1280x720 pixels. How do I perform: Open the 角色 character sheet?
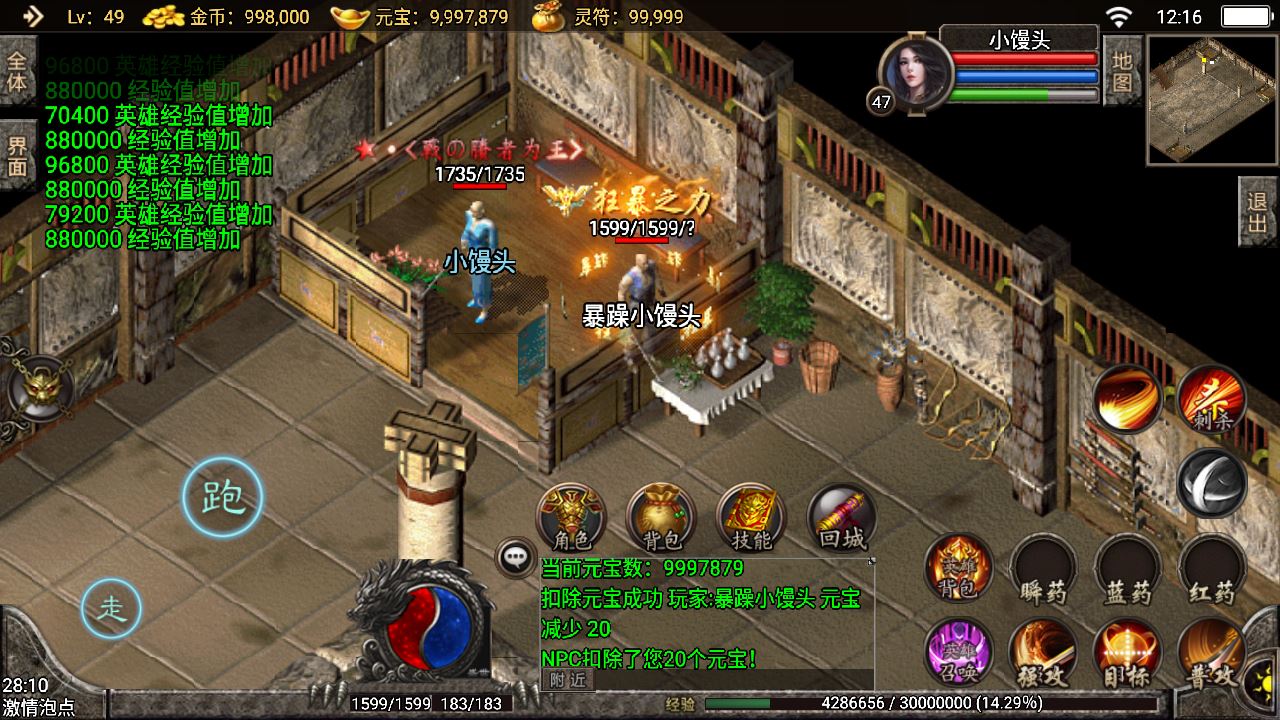pyautogui.click(x=571, y=518)
